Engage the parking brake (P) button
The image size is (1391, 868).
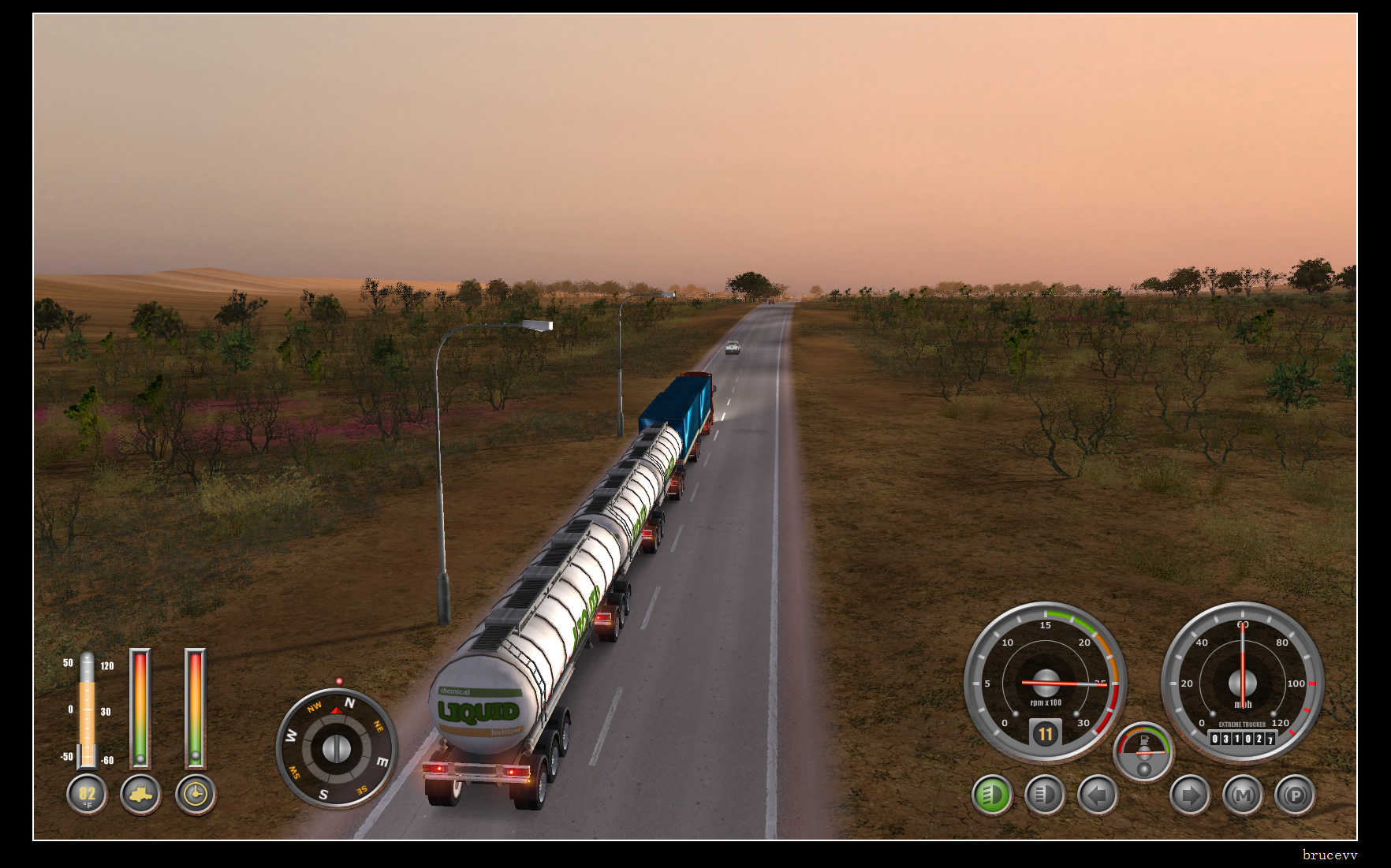[x=1295, y=795]
